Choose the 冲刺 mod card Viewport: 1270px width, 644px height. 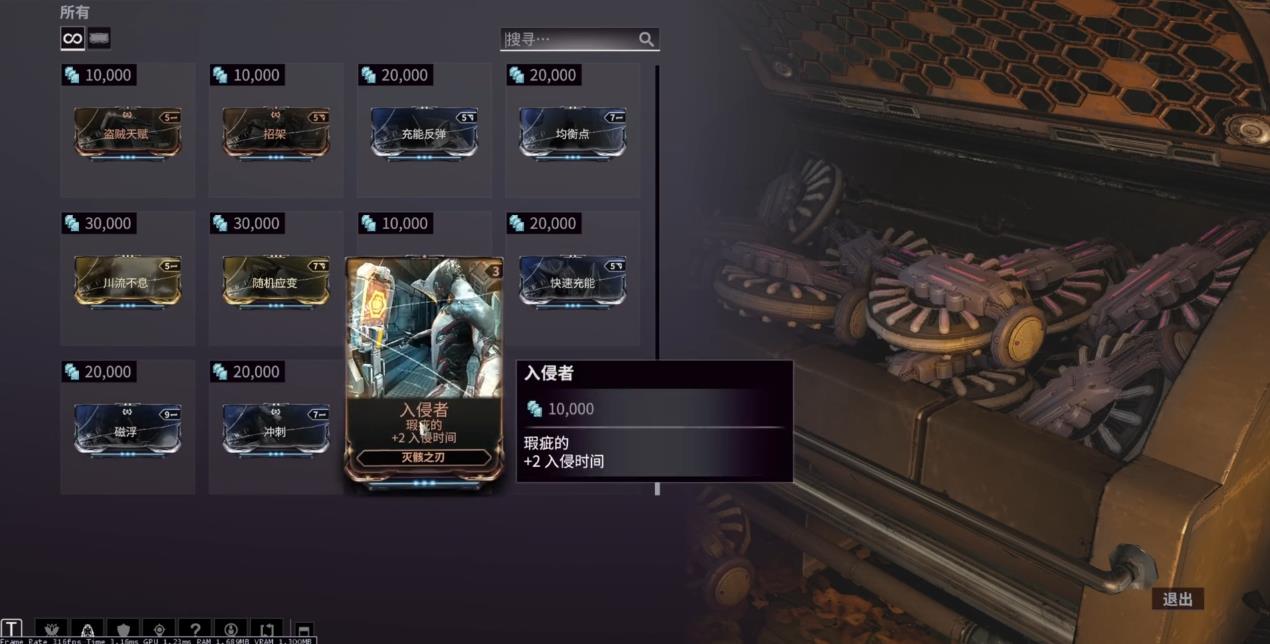[x=275, y=430]
